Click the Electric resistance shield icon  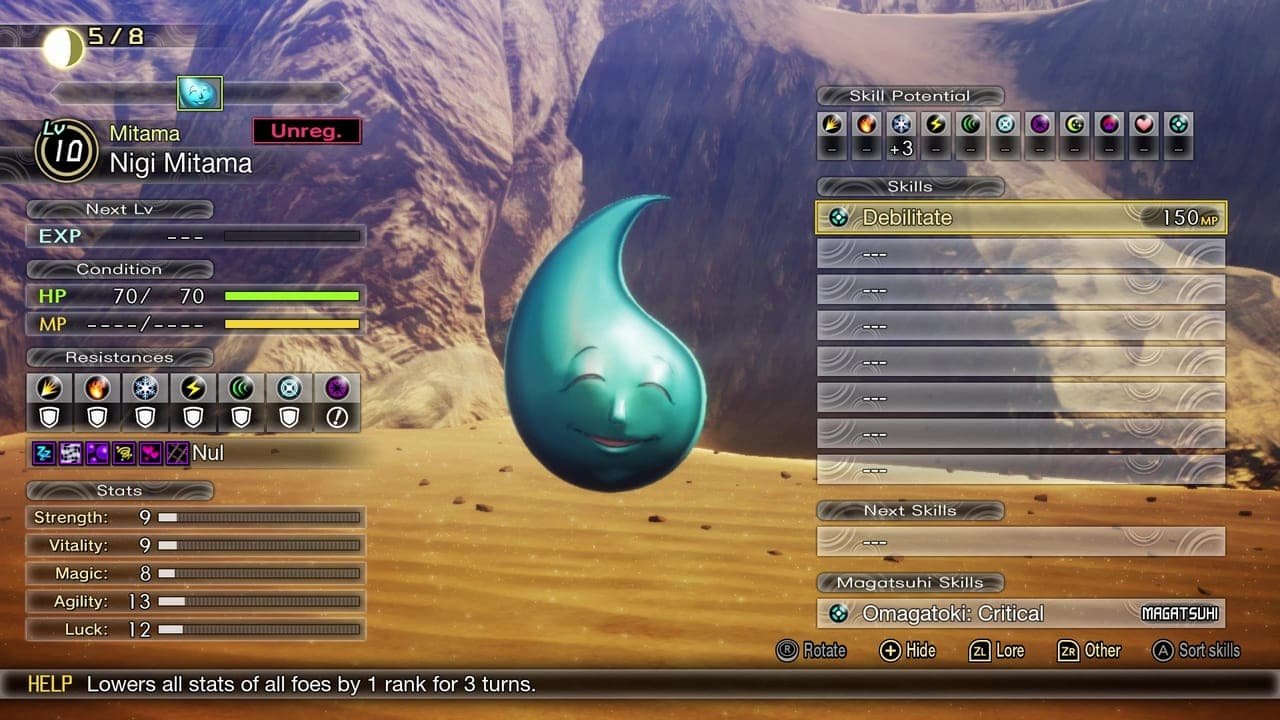[193, 416]
